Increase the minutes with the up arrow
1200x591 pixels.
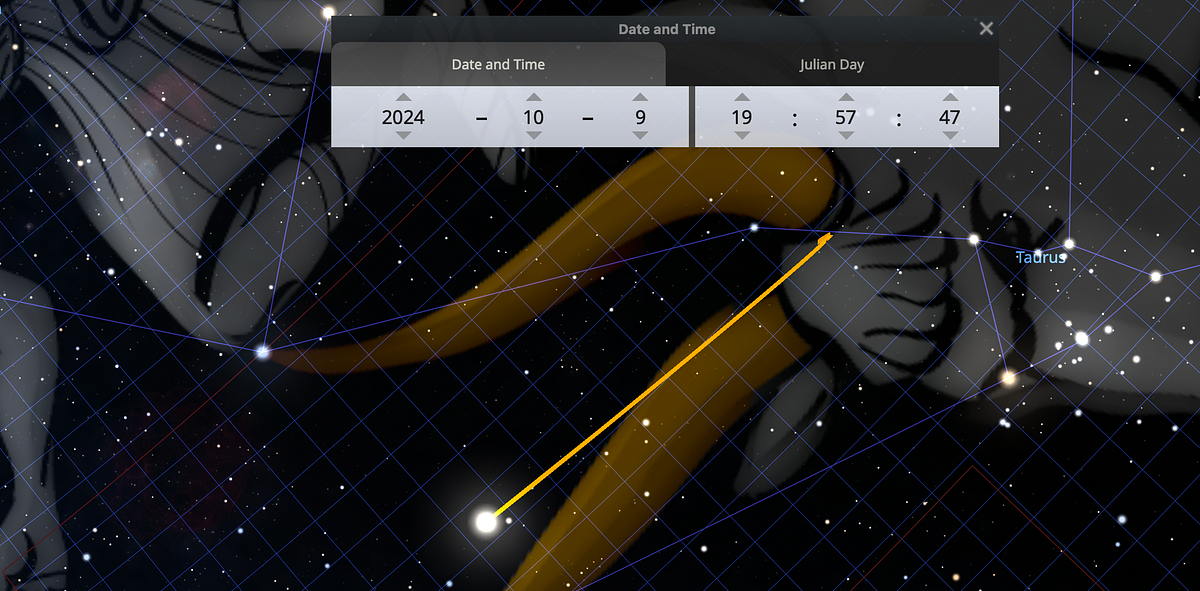[x=846, y=97]
